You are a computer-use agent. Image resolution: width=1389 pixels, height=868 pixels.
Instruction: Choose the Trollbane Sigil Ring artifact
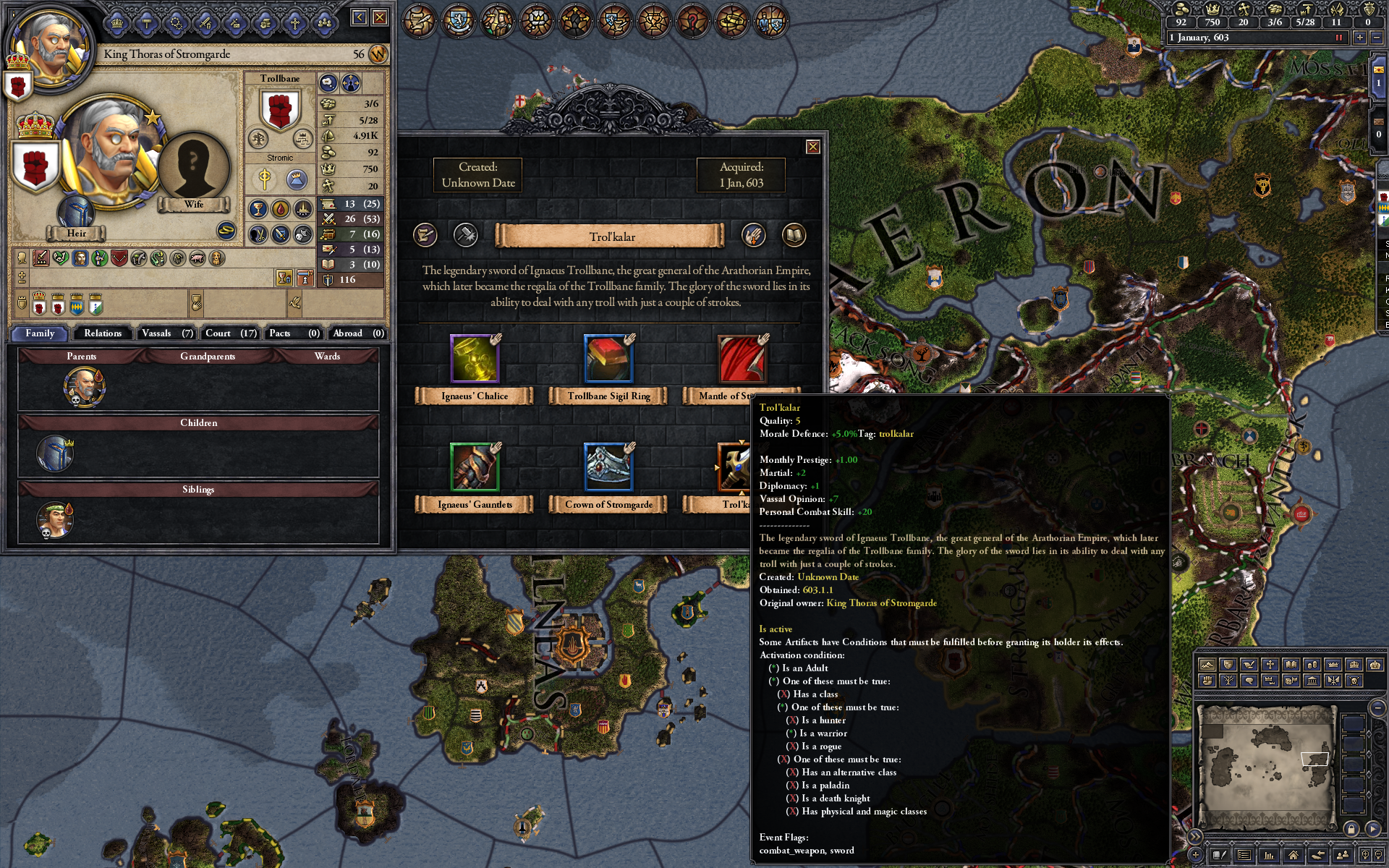[608, 359]
